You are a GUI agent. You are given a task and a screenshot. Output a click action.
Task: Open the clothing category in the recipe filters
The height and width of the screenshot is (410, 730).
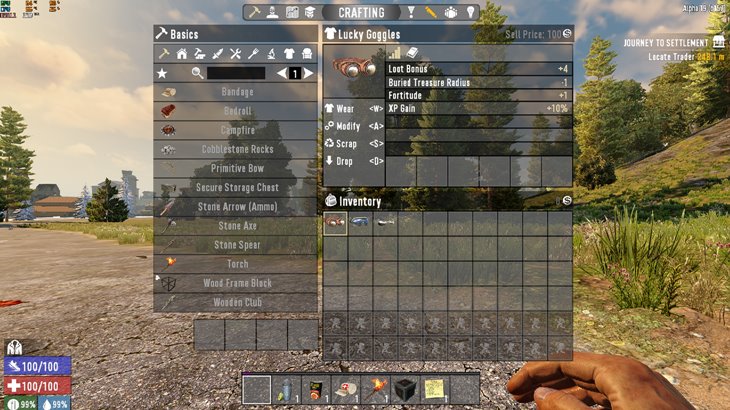pyautogui.click(x=290, y=53)
